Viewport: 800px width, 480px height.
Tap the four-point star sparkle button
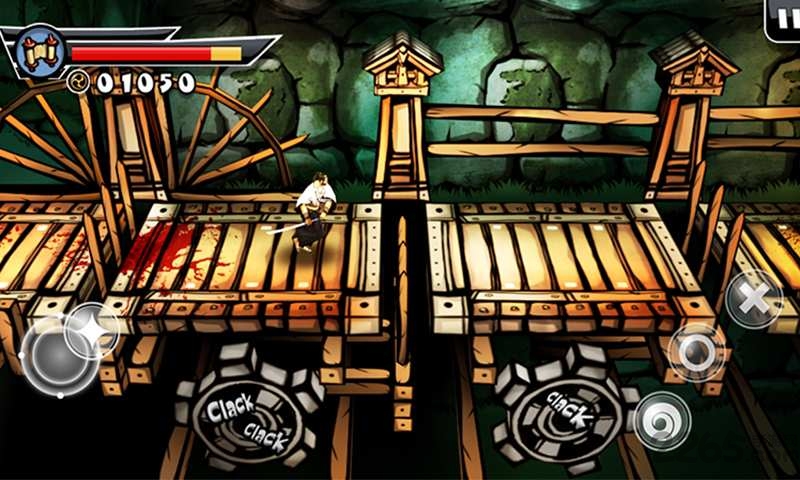[94, 329]
